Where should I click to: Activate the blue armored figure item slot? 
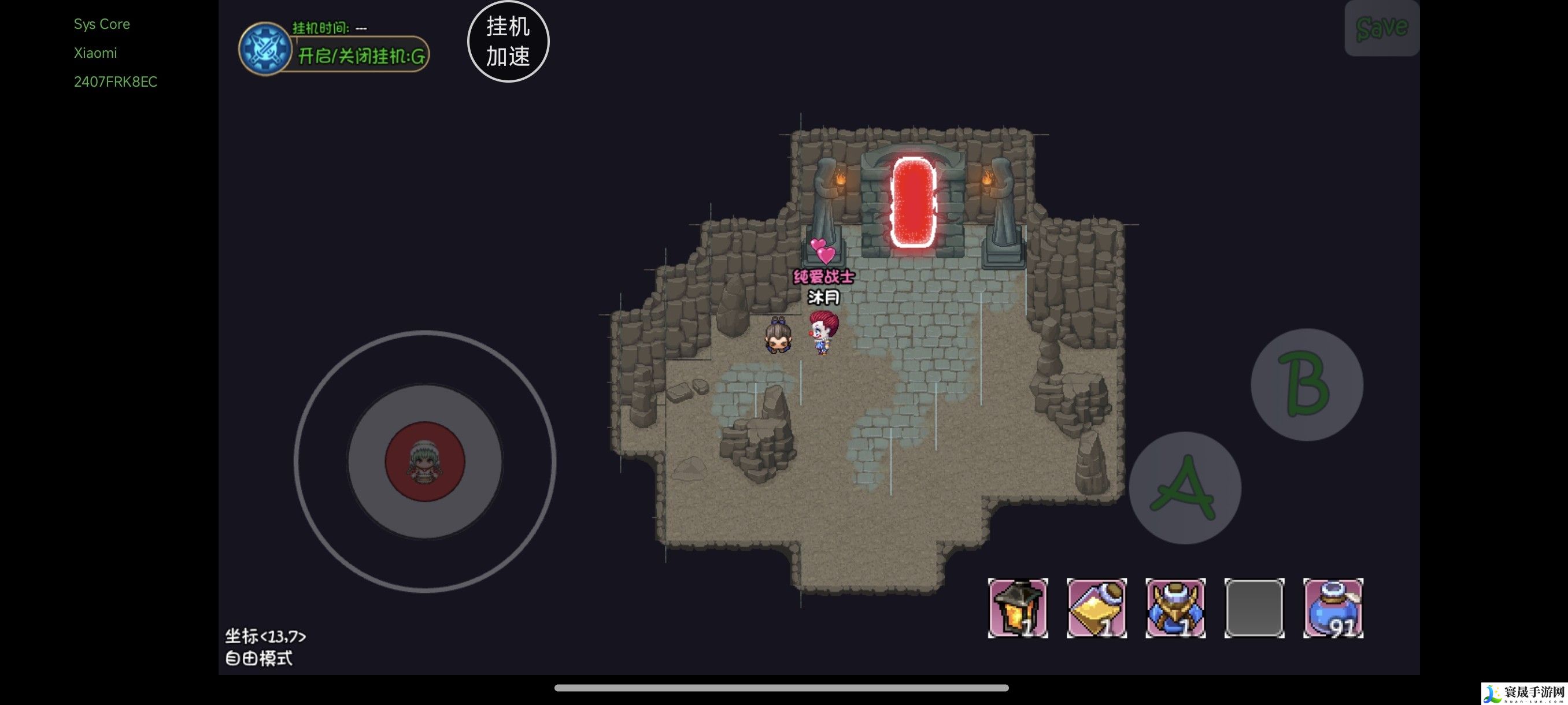click(x=1175, y=608)
